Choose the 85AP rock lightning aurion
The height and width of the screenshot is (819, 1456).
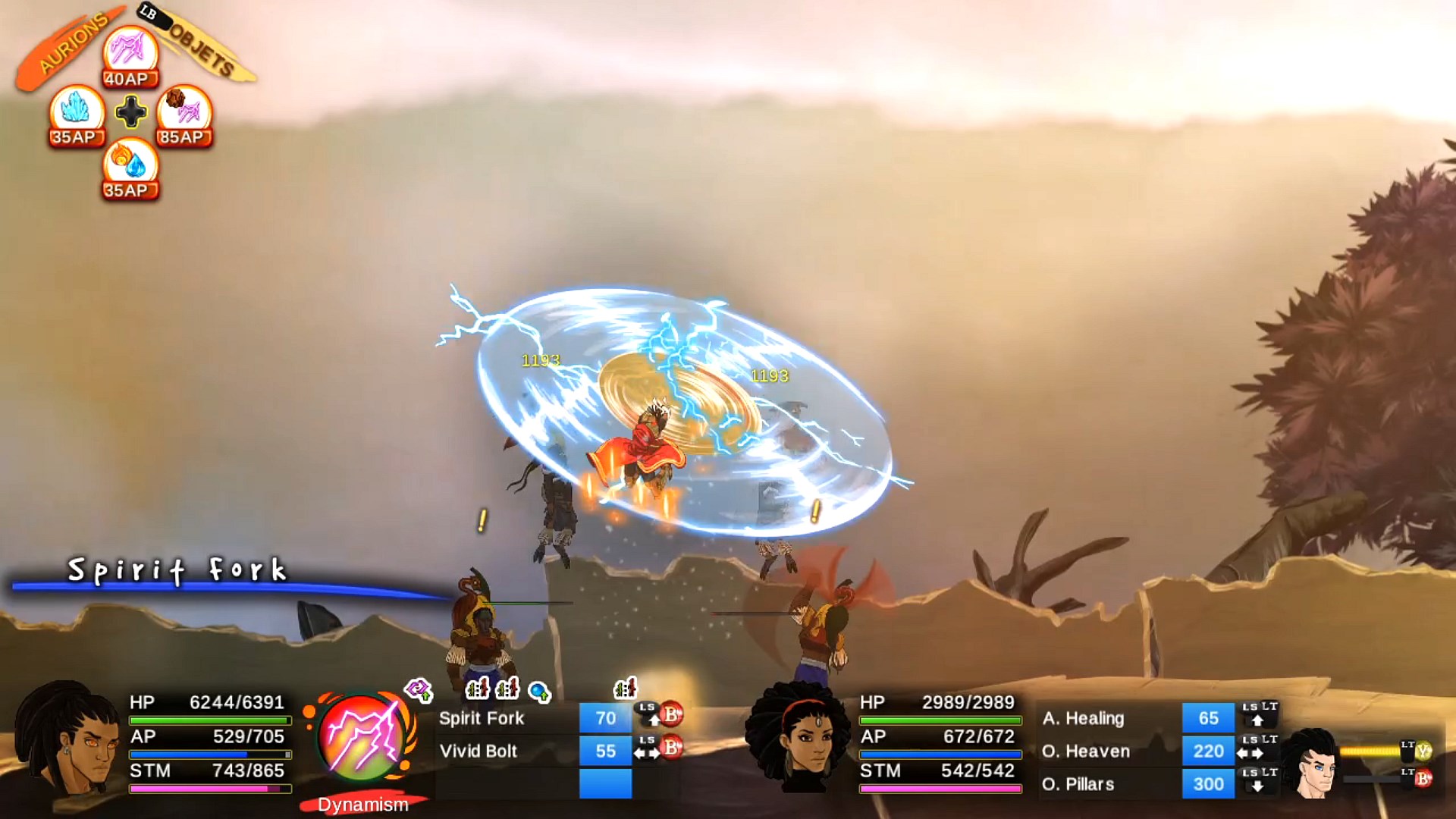[184, 114]
